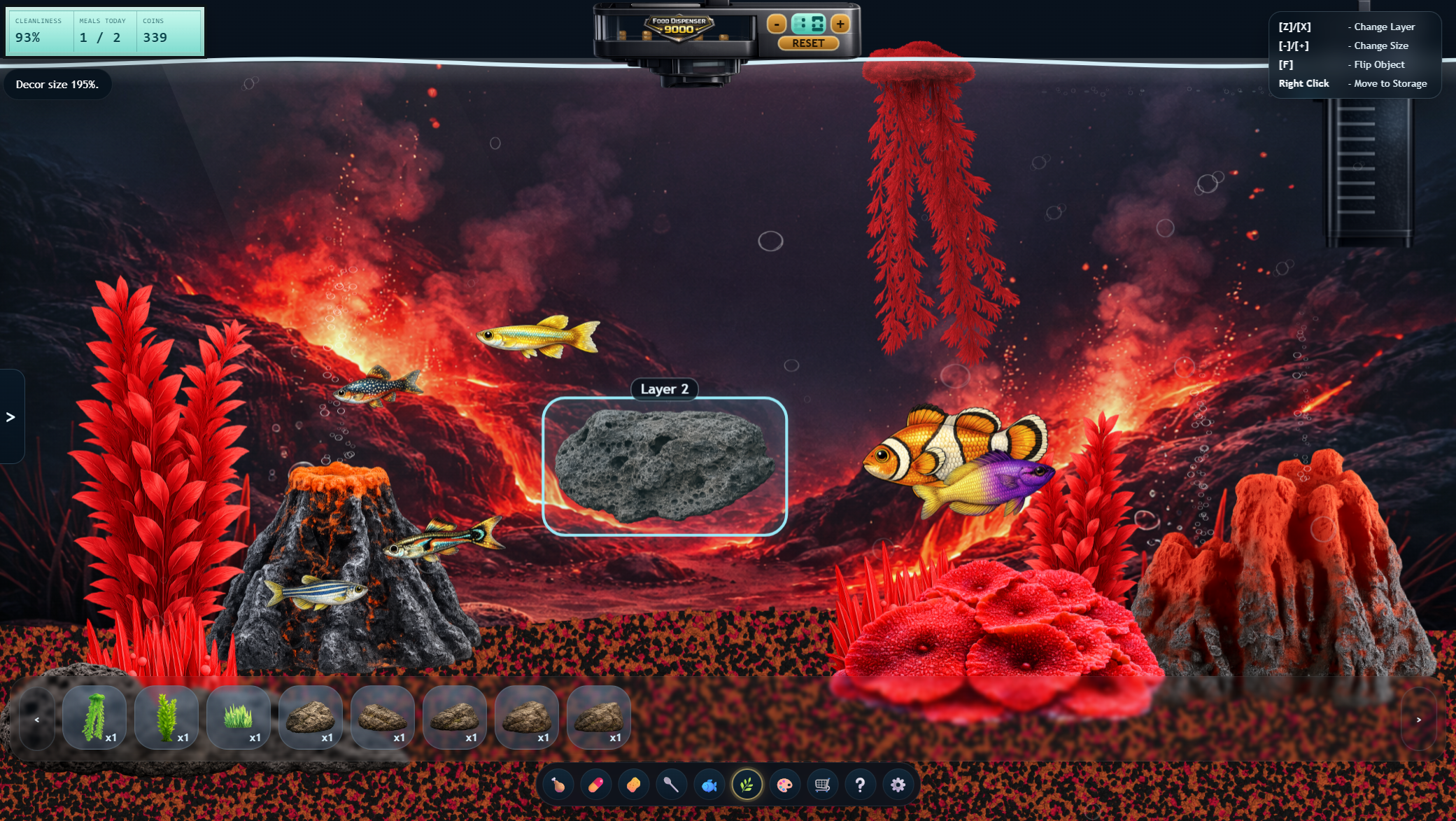Screen dimensions: 1456x821
Task: Select the spoon tool icon
Action: click(x=671, y=785)
